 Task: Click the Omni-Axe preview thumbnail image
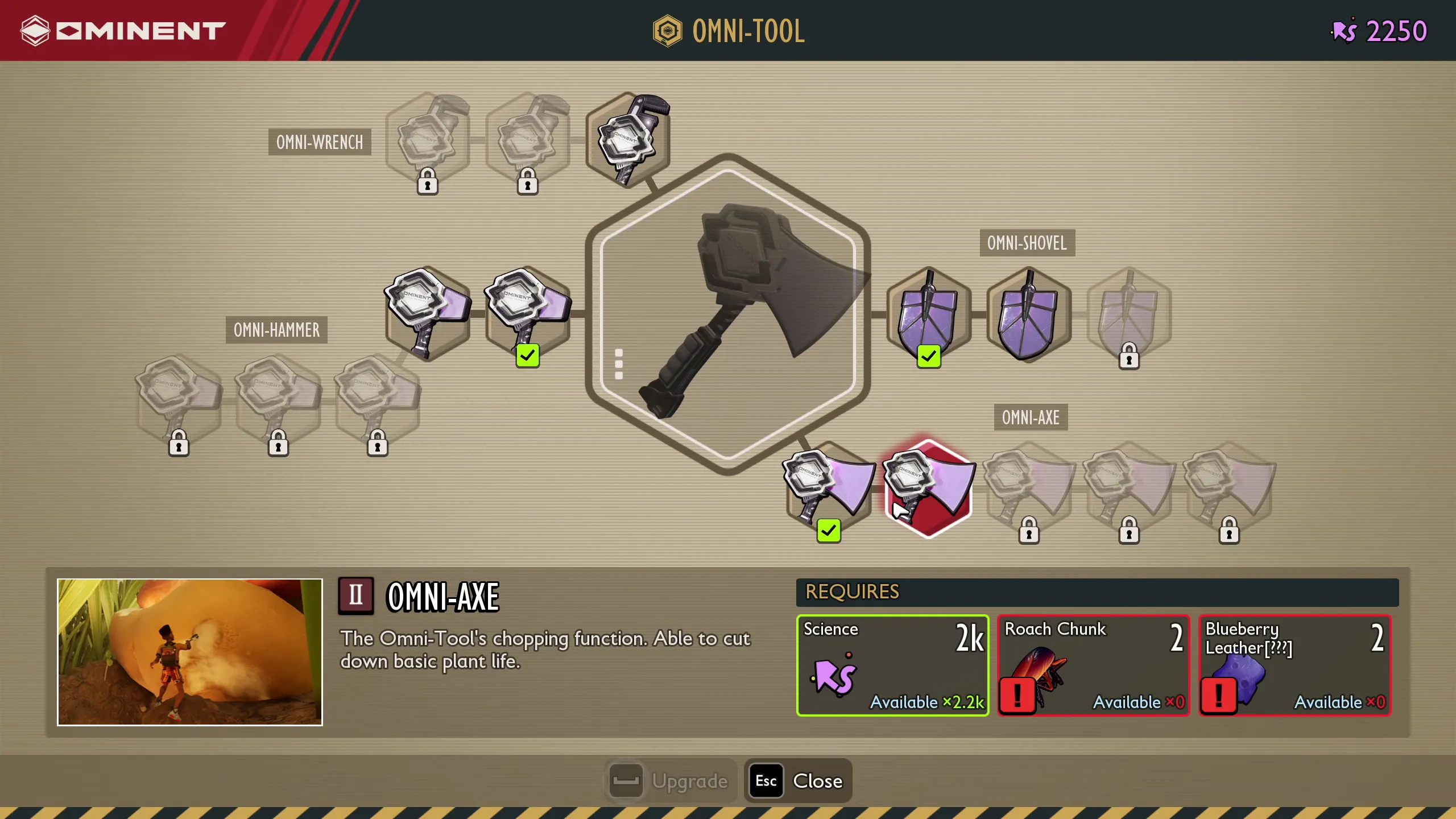click(x=189, y=653)
